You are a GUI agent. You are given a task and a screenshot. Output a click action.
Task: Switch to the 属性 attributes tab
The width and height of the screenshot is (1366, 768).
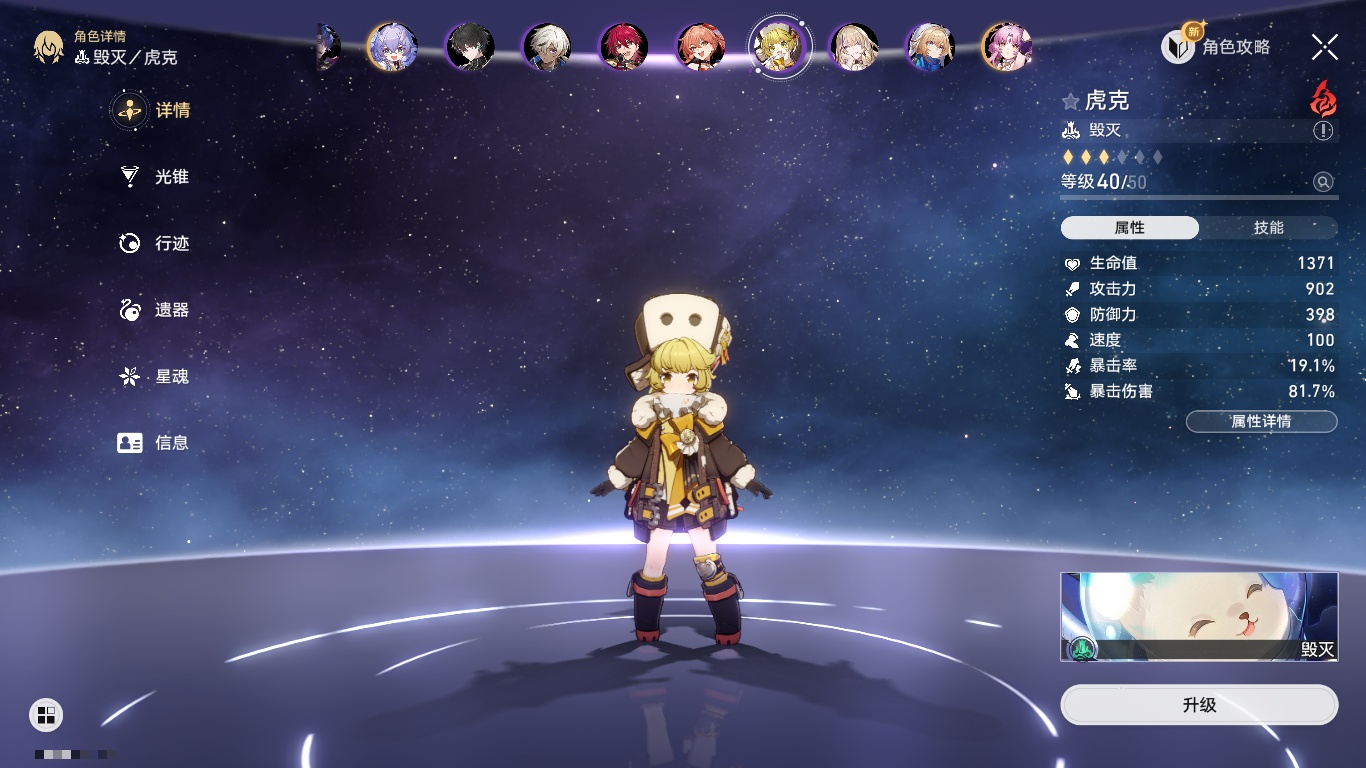click(1130, 228)
